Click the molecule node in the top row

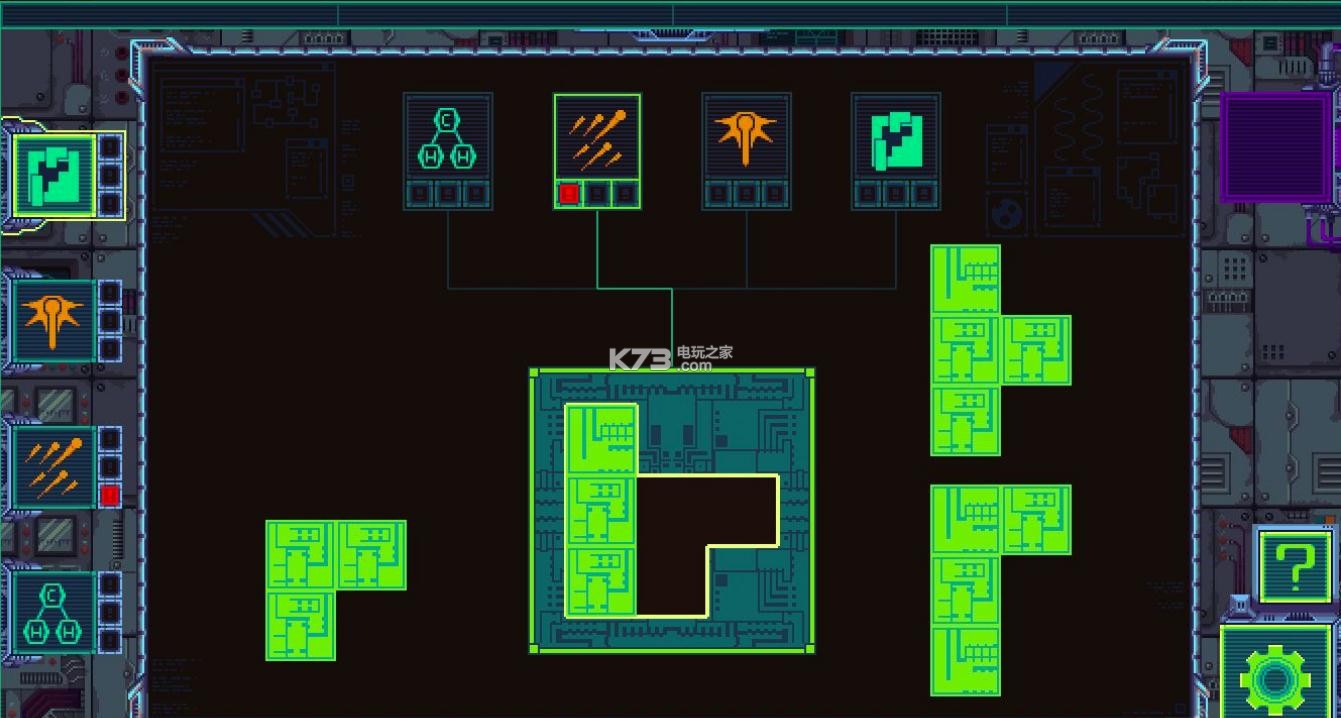pos(447,138)
